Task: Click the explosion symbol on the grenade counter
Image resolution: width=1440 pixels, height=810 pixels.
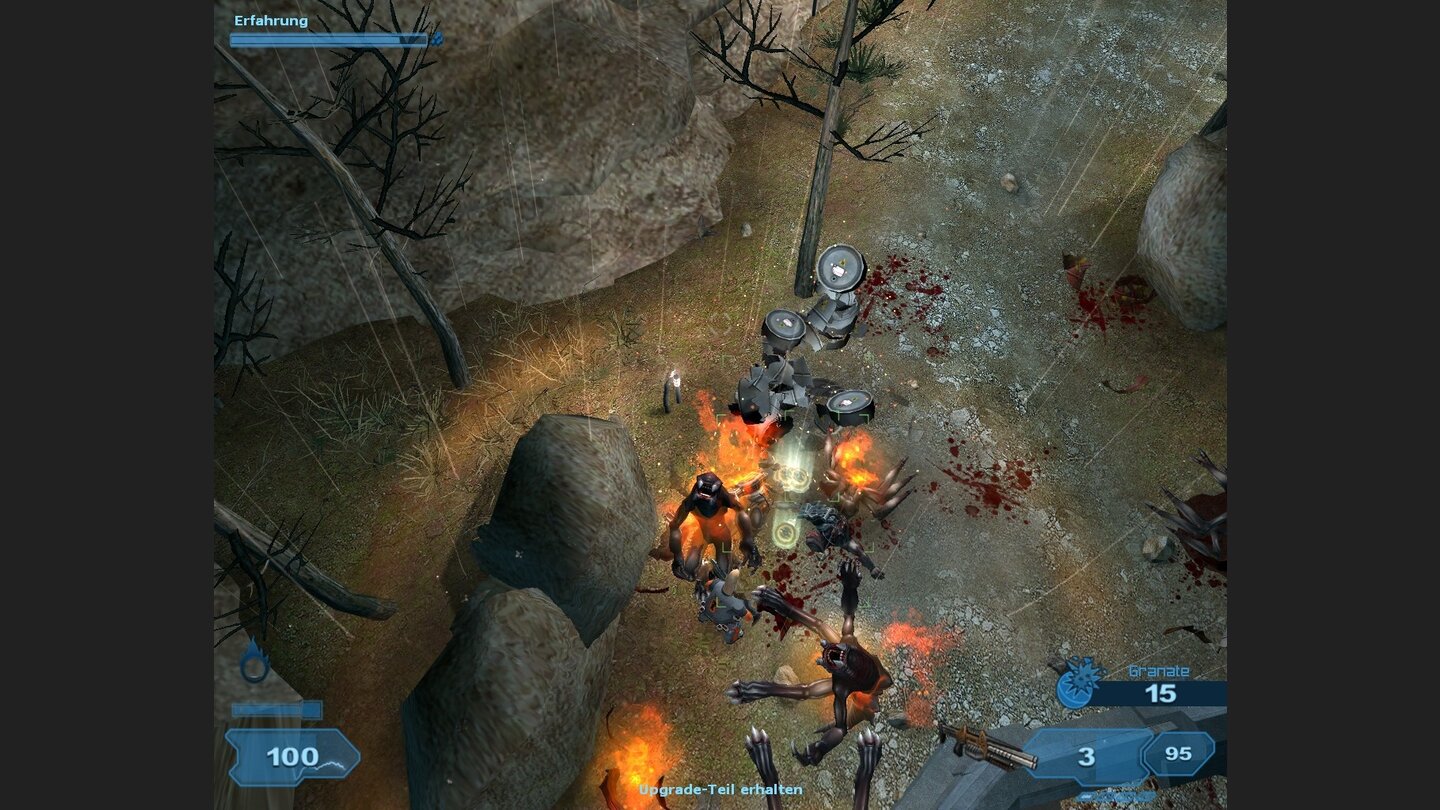Action: pyautogui.click(x=1080, y=678)
